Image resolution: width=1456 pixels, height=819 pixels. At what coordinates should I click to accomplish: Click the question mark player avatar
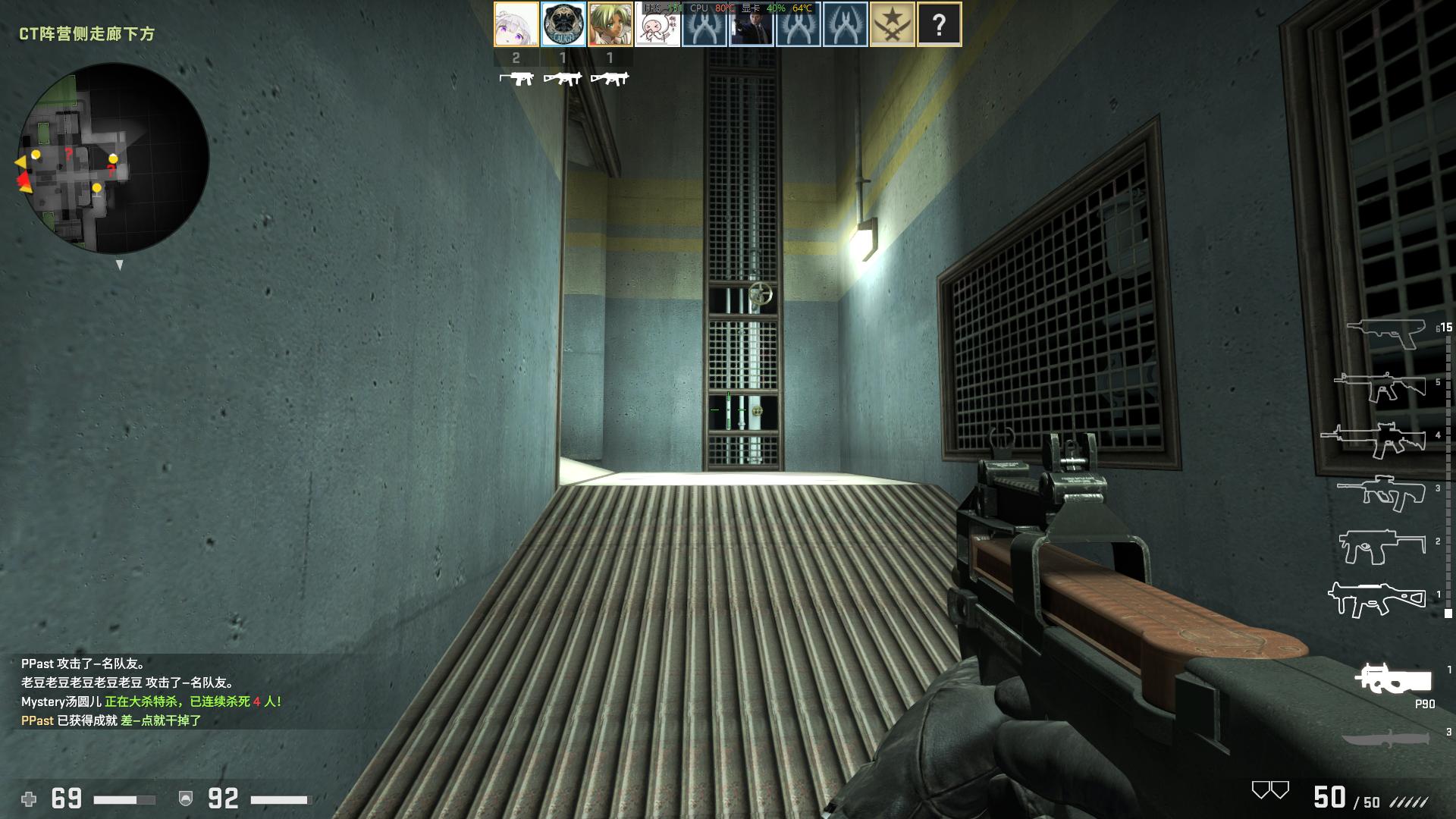point(940,24)
